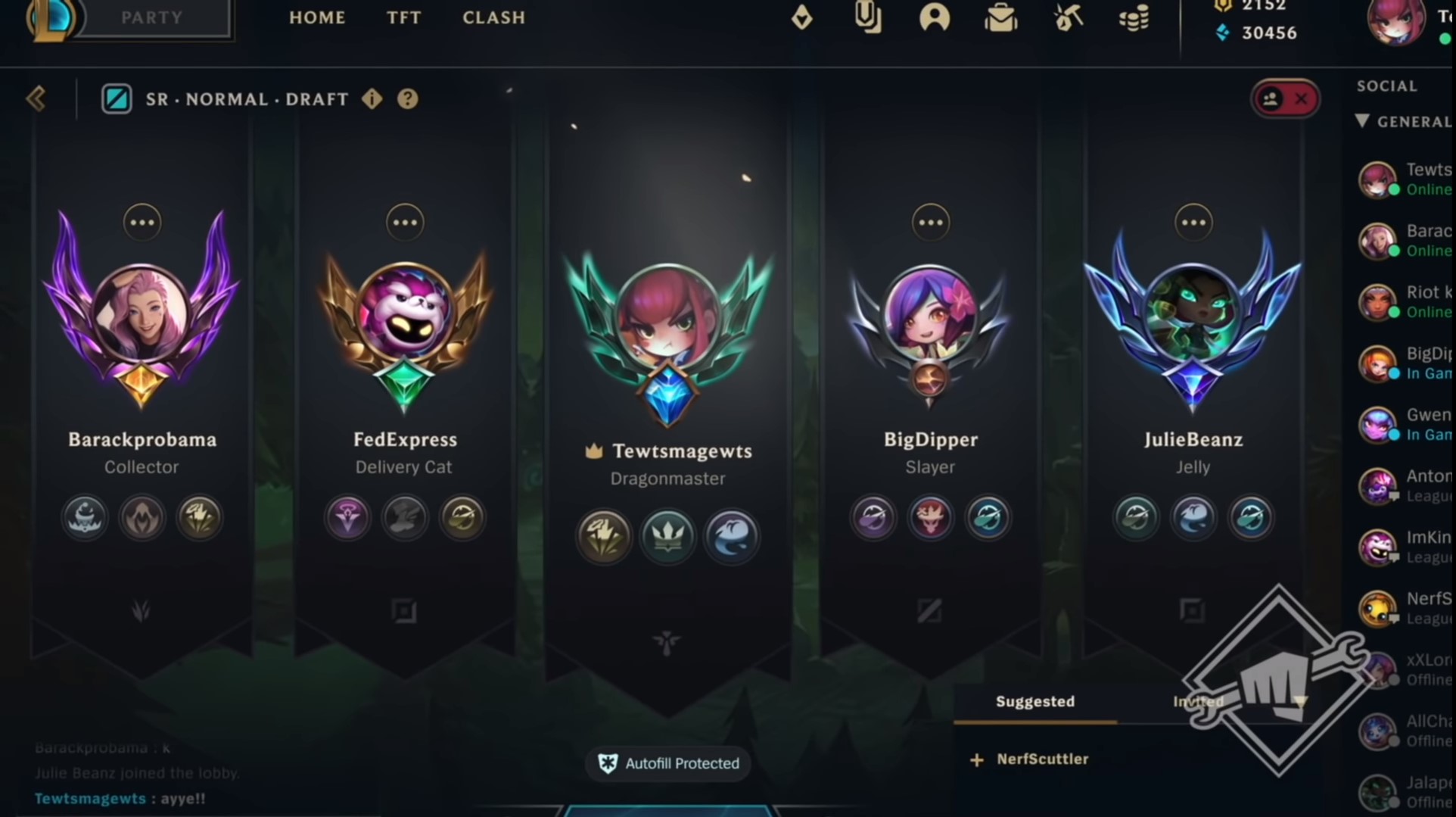Click the blue essence icon beside 30456
The height and width of the screenshot is (817, 1456).
[1224, 33]
